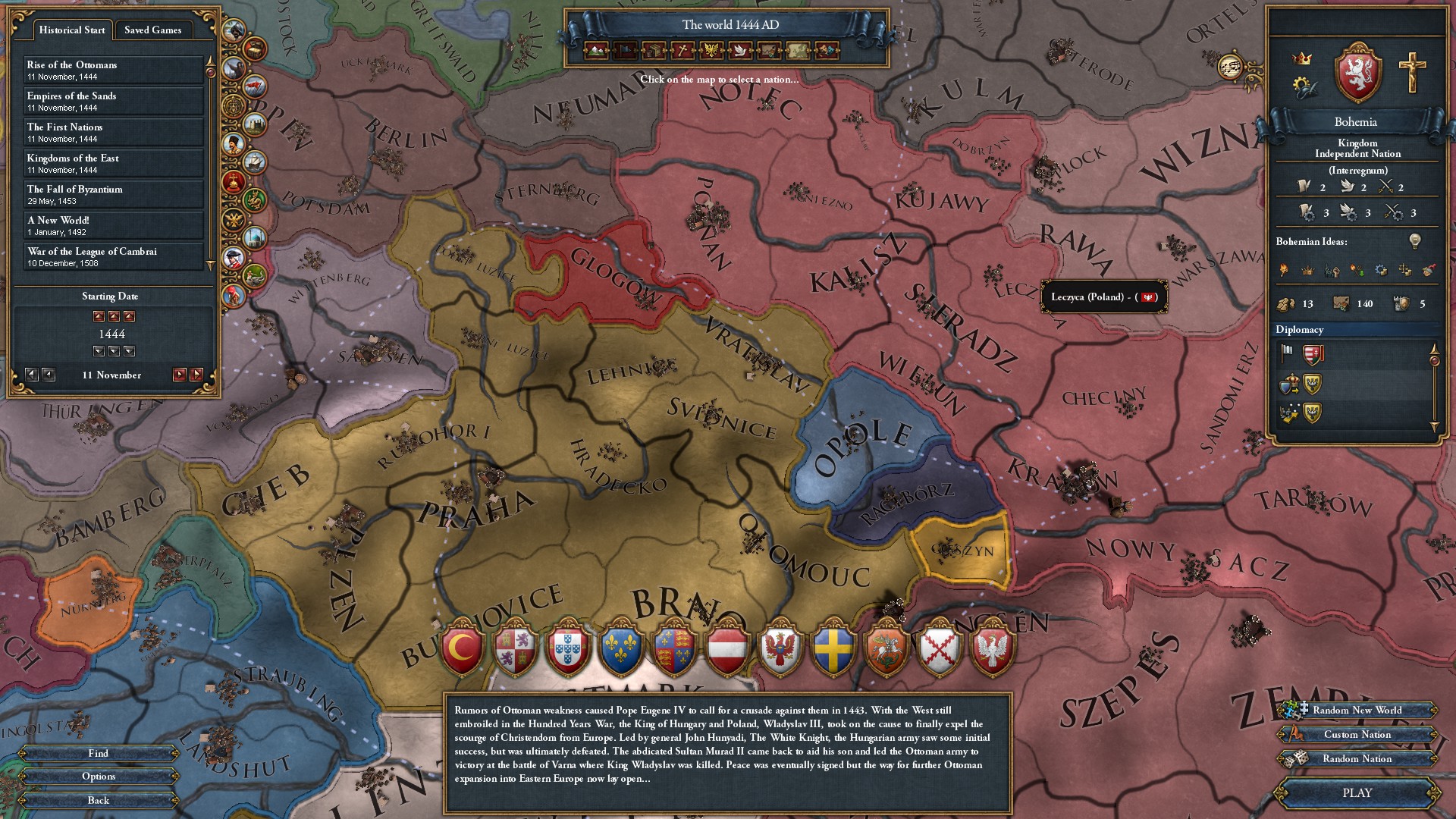Image resolution: width=1456 pixels, height=819 pixels.
Task: Select the terrain mapmode mountain icon
Action: coord(597,52)
